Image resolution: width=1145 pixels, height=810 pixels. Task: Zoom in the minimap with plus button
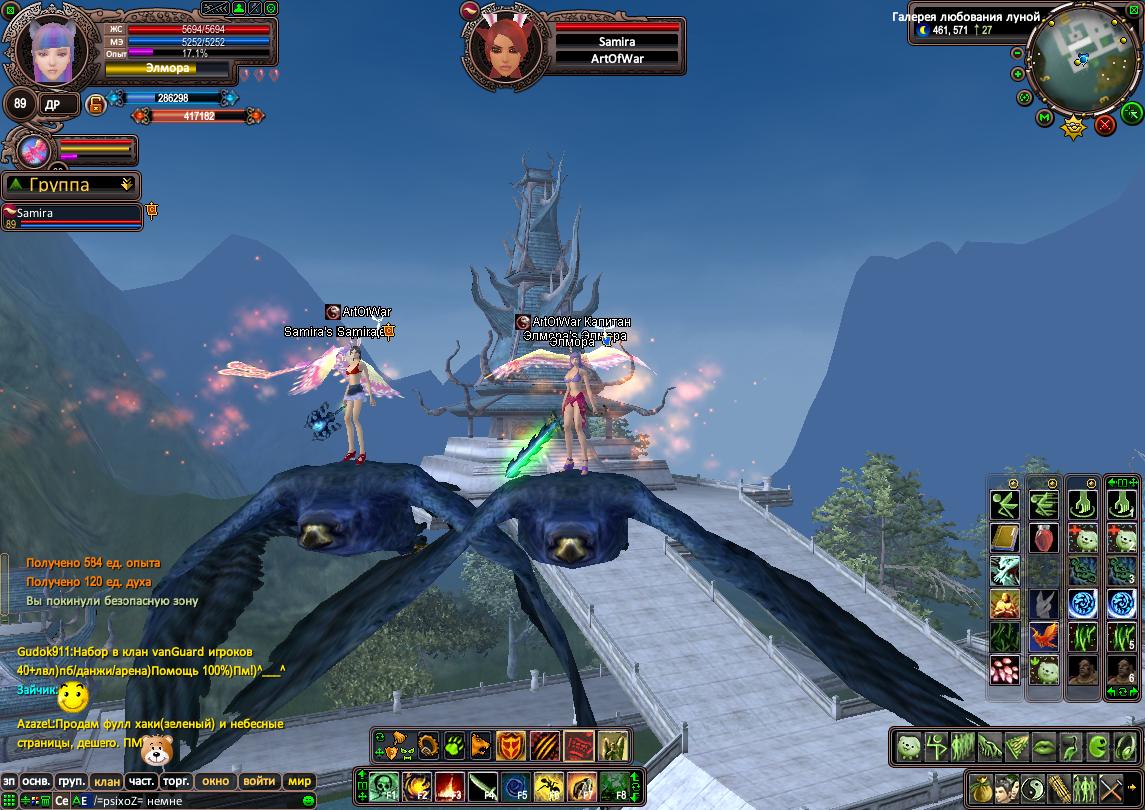click(x=1018, y=73)
